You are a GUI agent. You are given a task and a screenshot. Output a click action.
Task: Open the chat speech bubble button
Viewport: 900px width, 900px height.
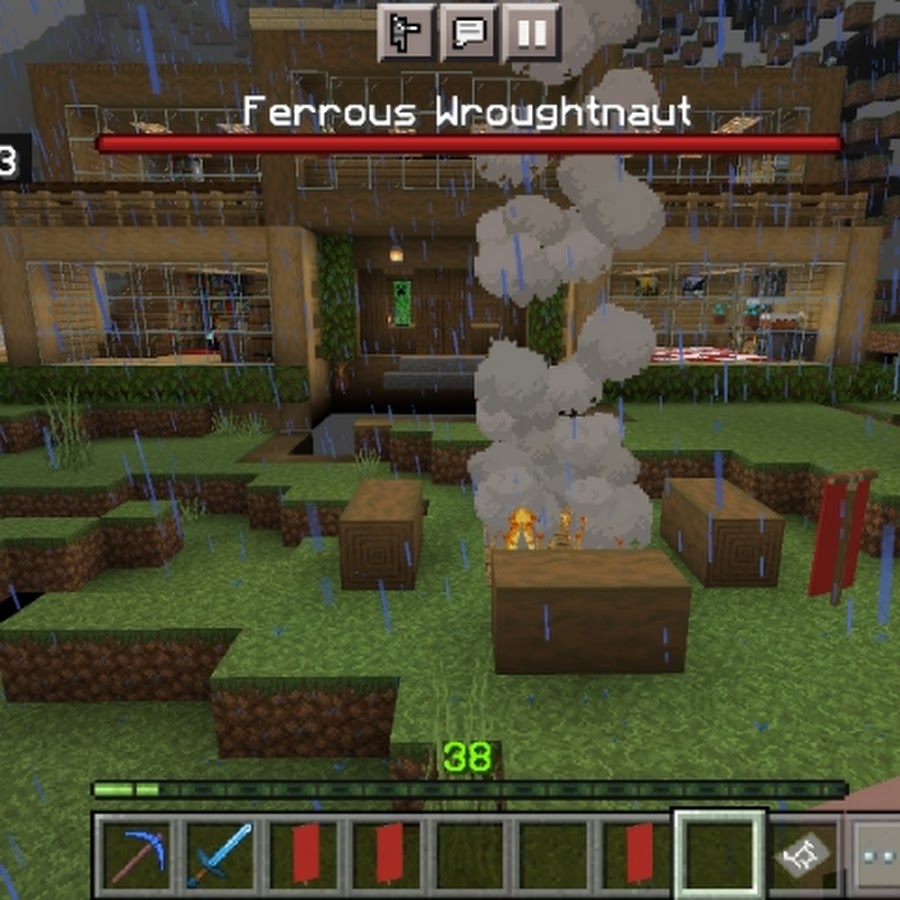469,33
